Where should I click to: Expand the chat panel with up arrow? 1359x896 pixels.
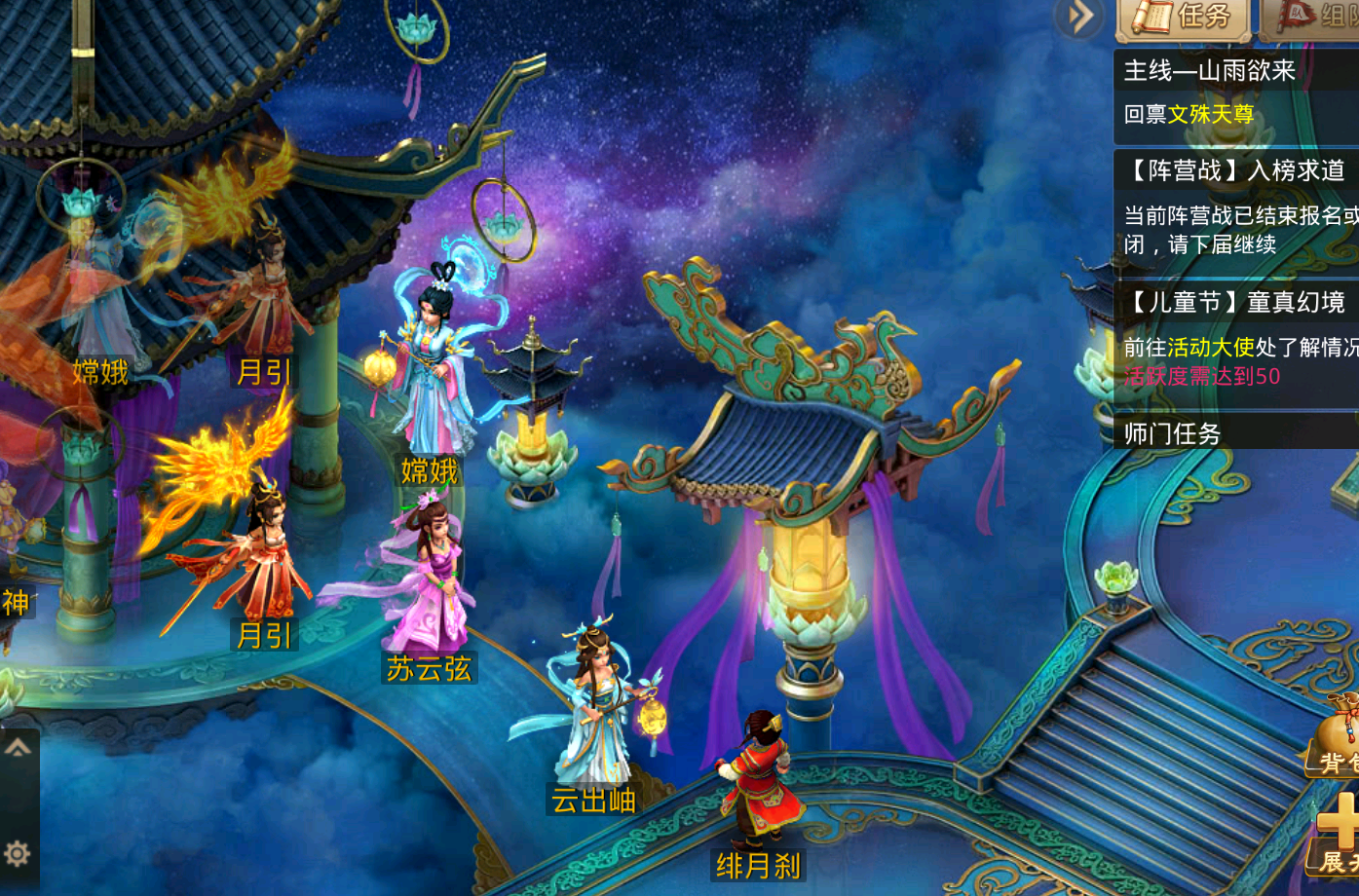point(19,749)
